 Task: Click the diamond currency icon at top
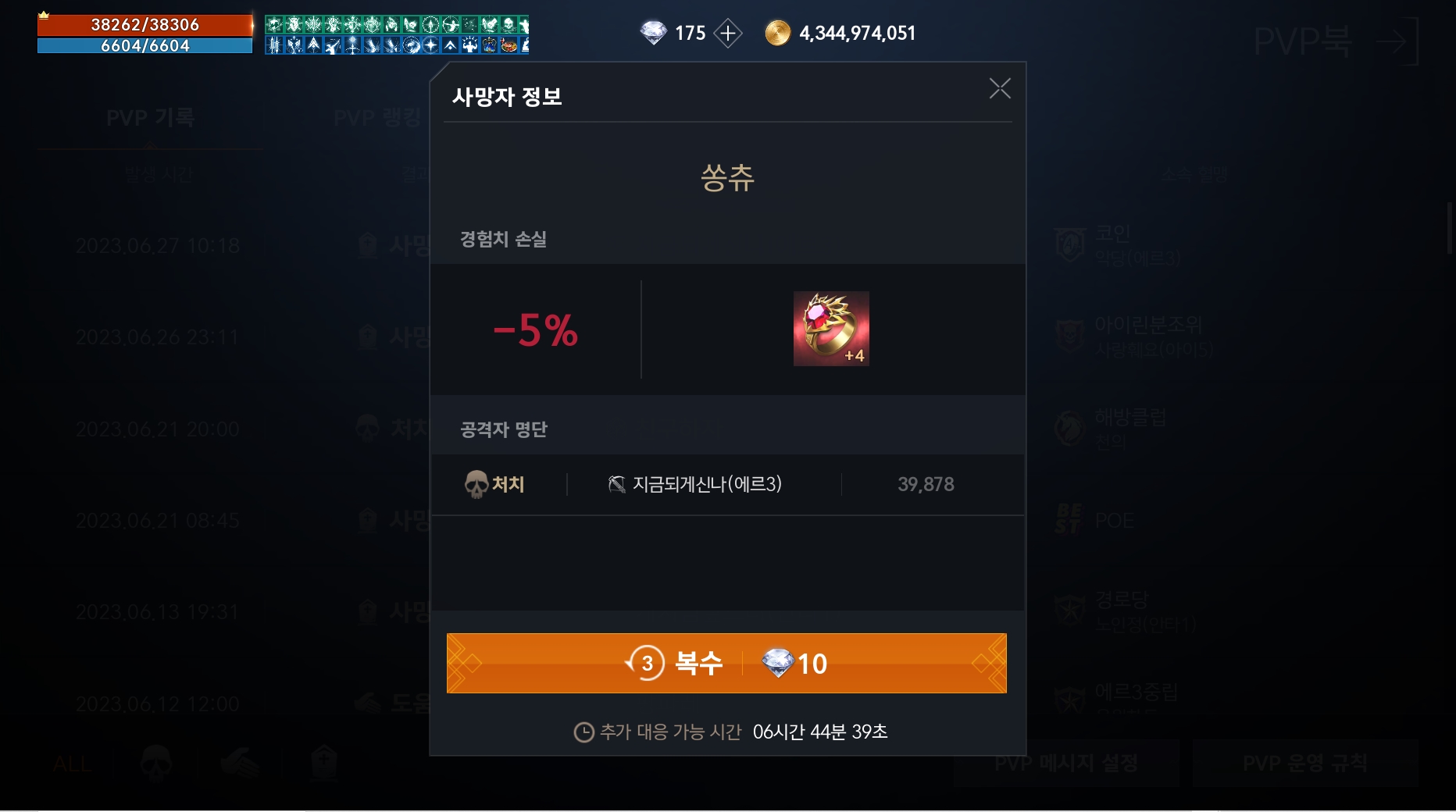pyautogui.click(x=655, y=32)
